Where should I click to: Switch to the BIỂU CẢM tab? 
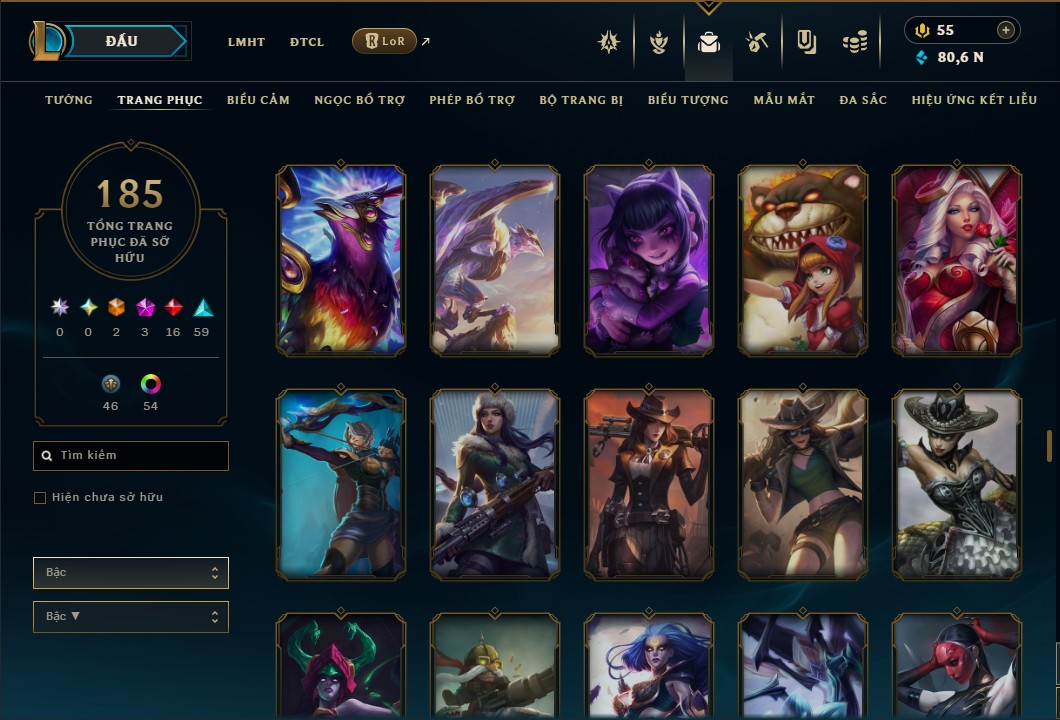tap(258, 100)
